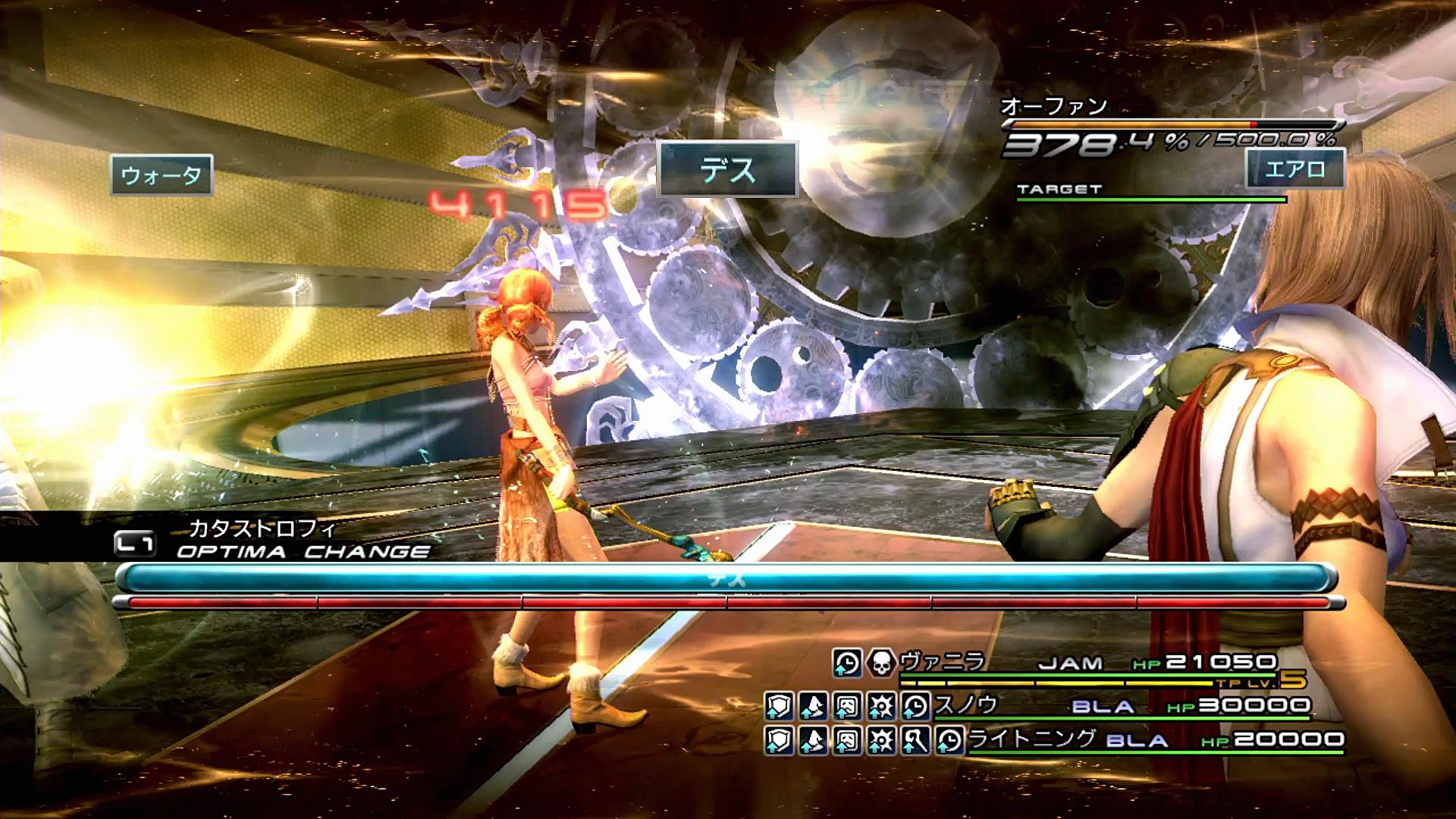Select party member ライトニング

coord(1032,738)
